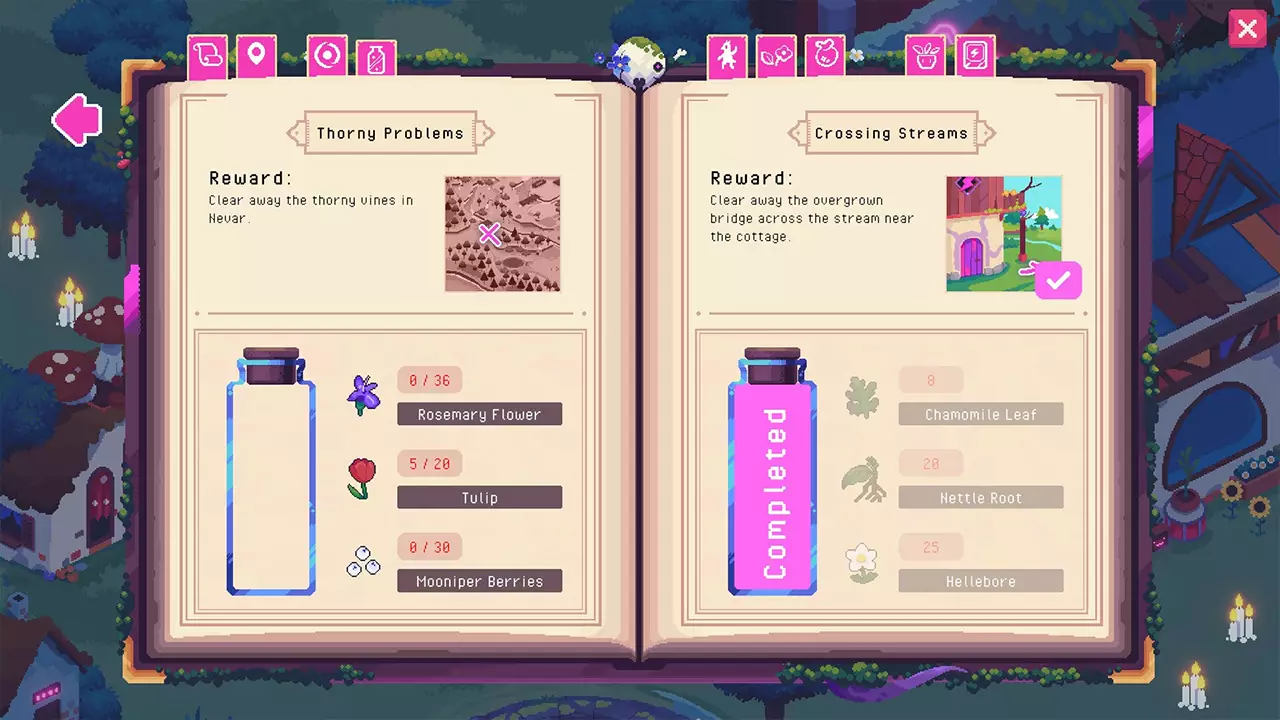Choose the Tulip ingredient

click(479, 497)
